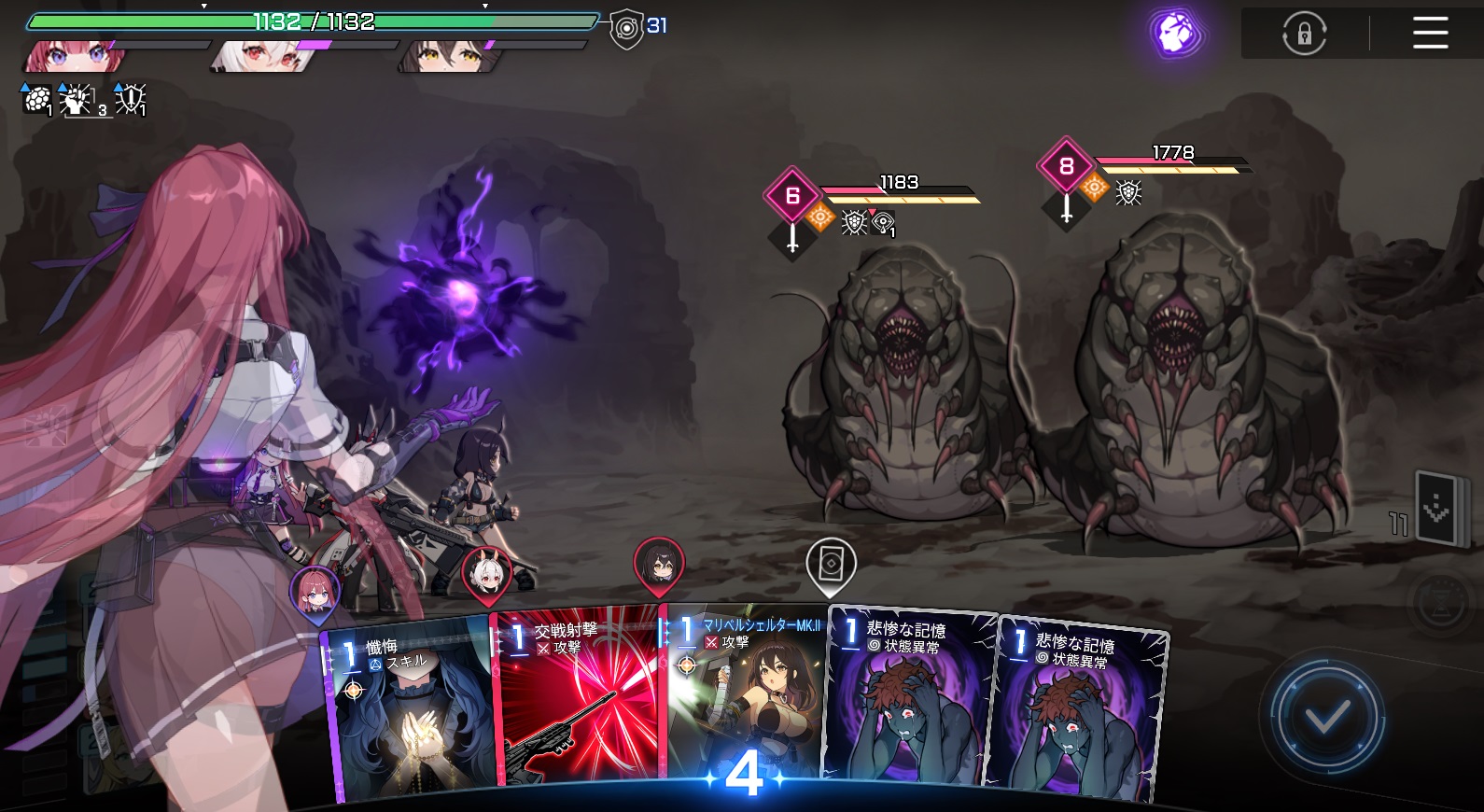This screenshot has width=1484, height=812.
Task: View the enemy action counter showing 8
Action: [1066, 166]
